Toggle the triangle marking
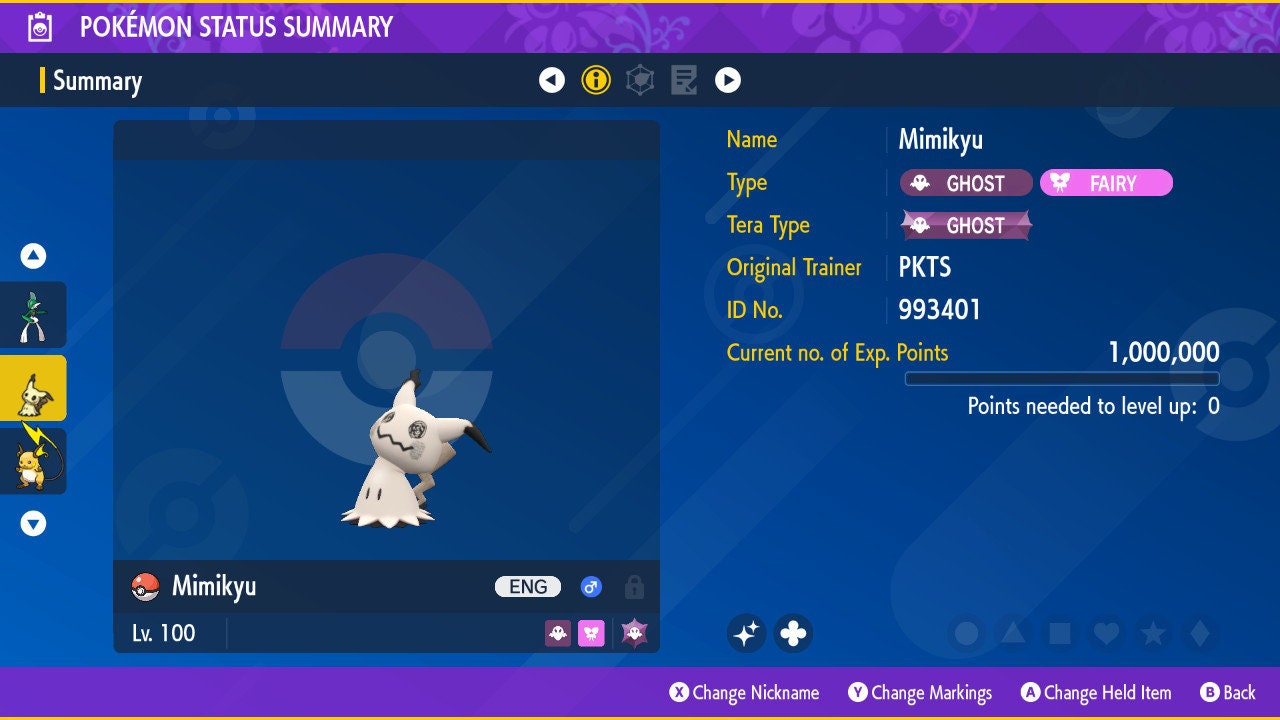This screenshot has height=720, width=1280. point(1012,633)
